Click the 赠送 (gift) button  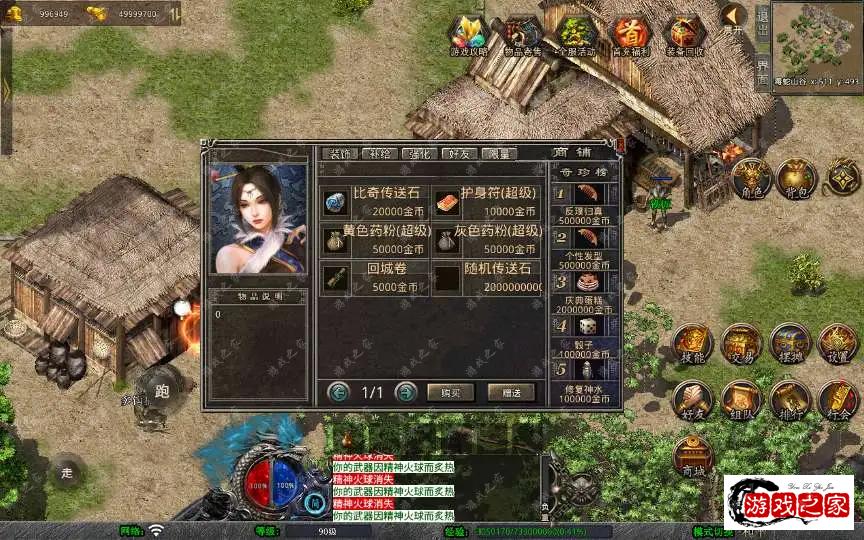pyautogui.click(x=511, y=392)
